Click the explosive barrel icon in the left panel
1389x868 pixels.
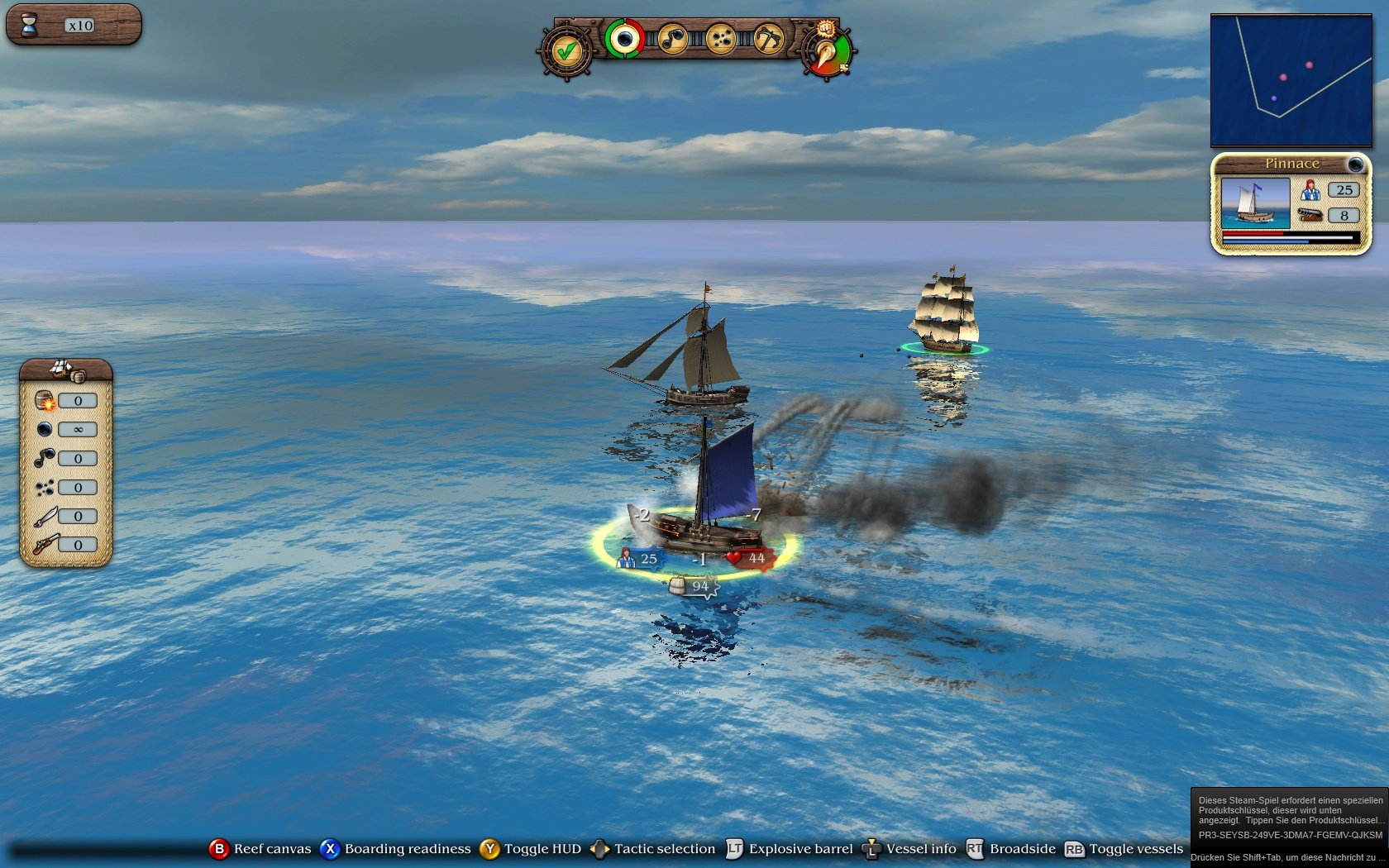pos(44,401)
